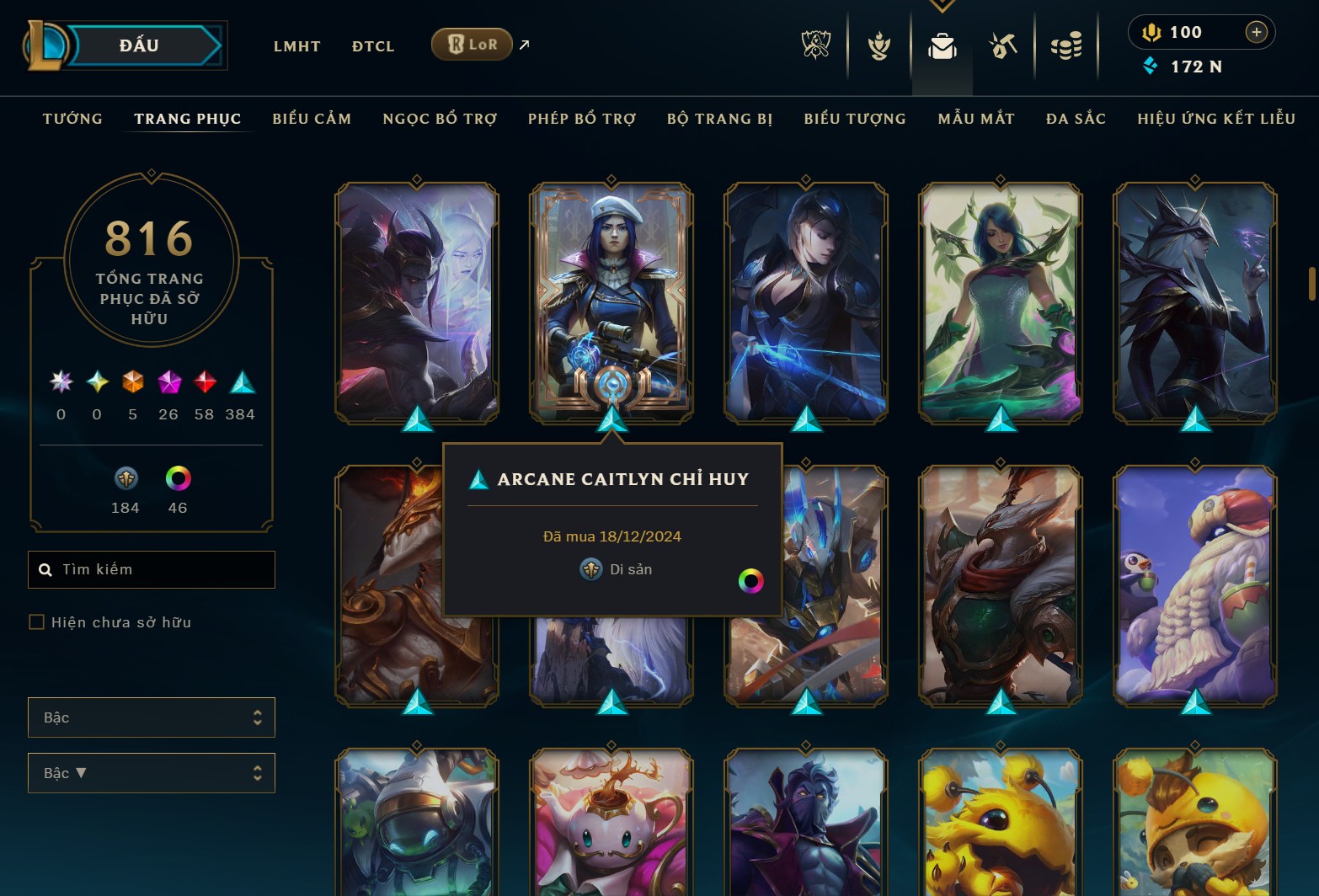Click the plus button to buy RP
This screenshot has height=896, width=1319.
pos(1256,32)
